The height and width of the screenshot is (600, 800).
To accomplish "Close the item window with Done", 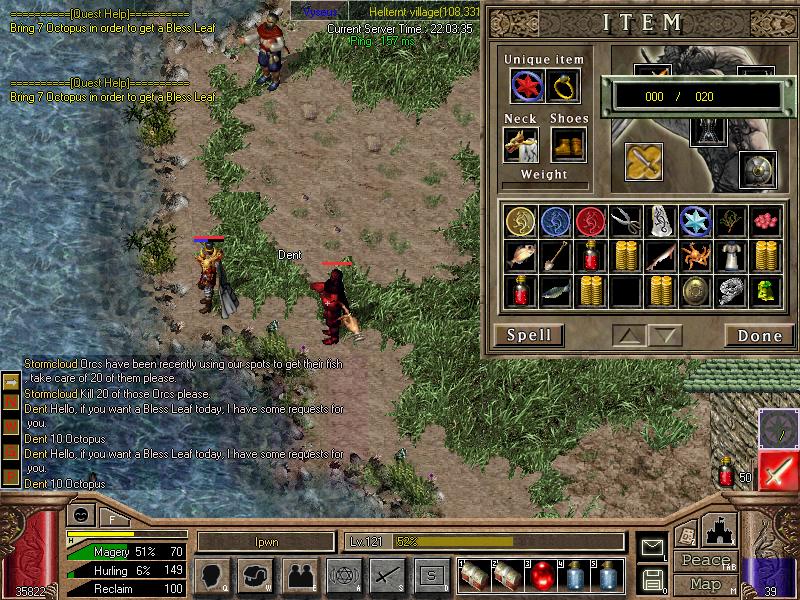I will [759, 335].
